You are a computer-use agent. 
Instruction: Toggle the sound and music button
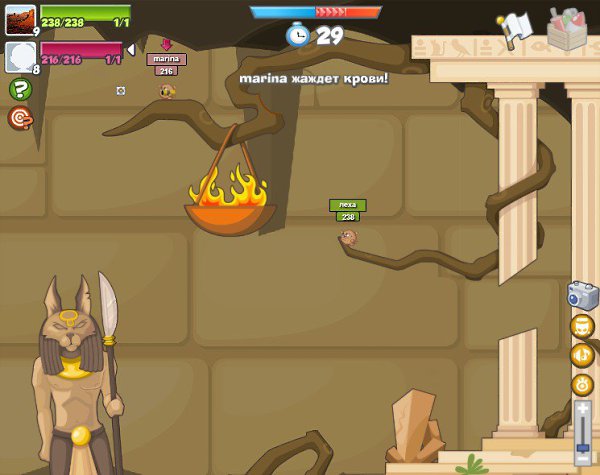coord(582,355)
